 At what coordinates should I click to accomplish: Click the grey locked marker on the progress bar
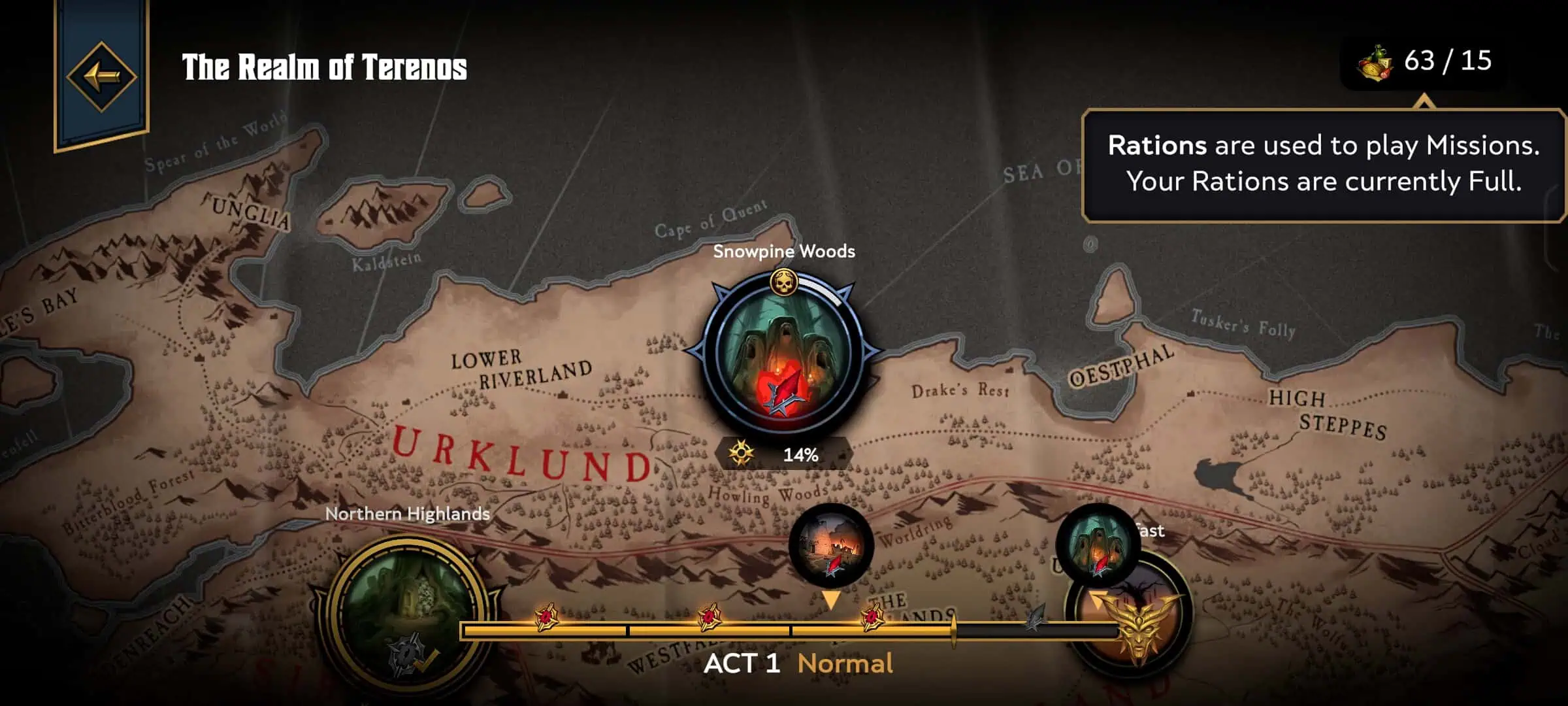pos(1035,618)
